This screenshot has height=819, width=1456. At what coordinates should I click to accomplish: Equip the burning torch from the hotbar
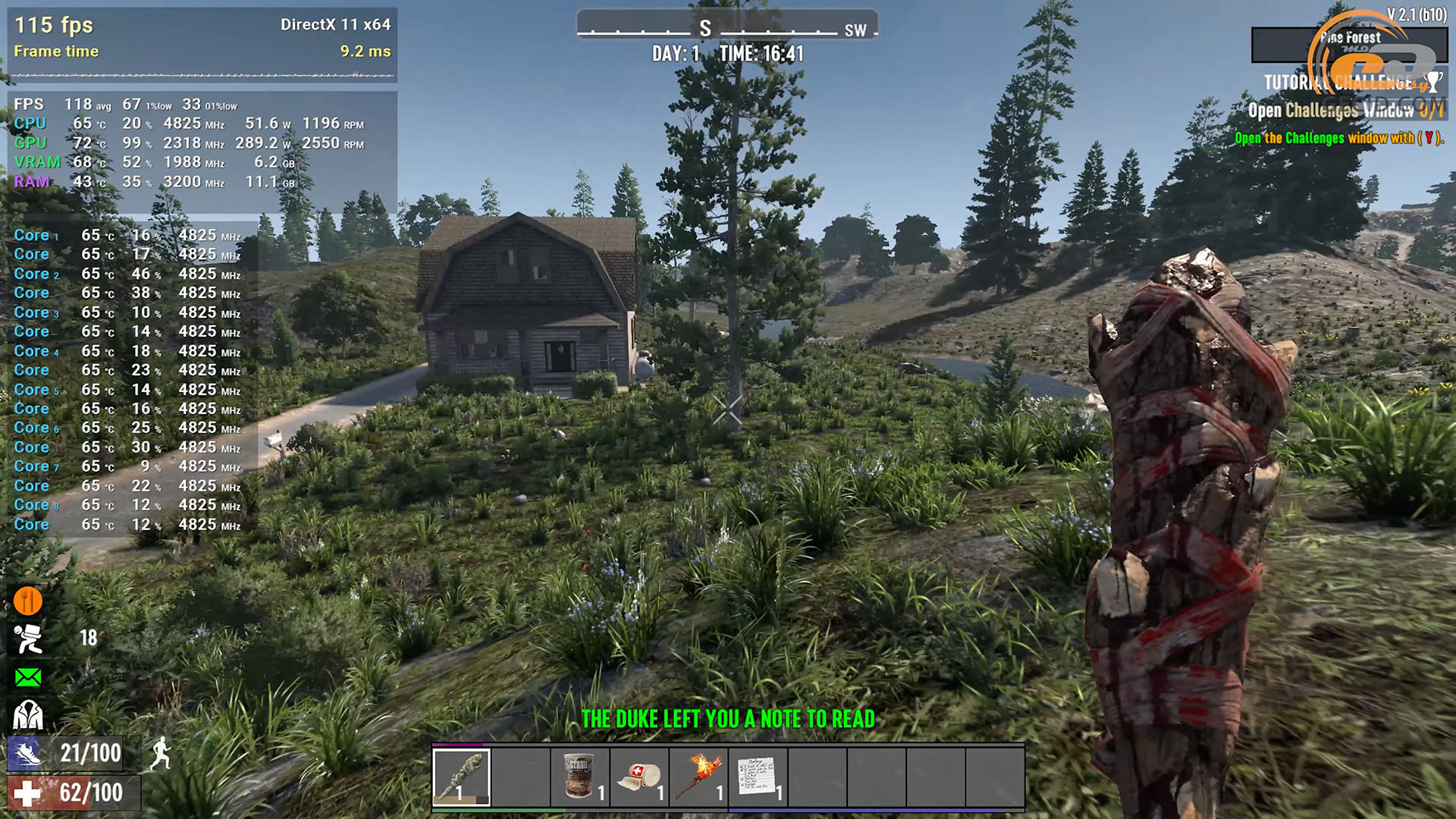tap(698, 777)
